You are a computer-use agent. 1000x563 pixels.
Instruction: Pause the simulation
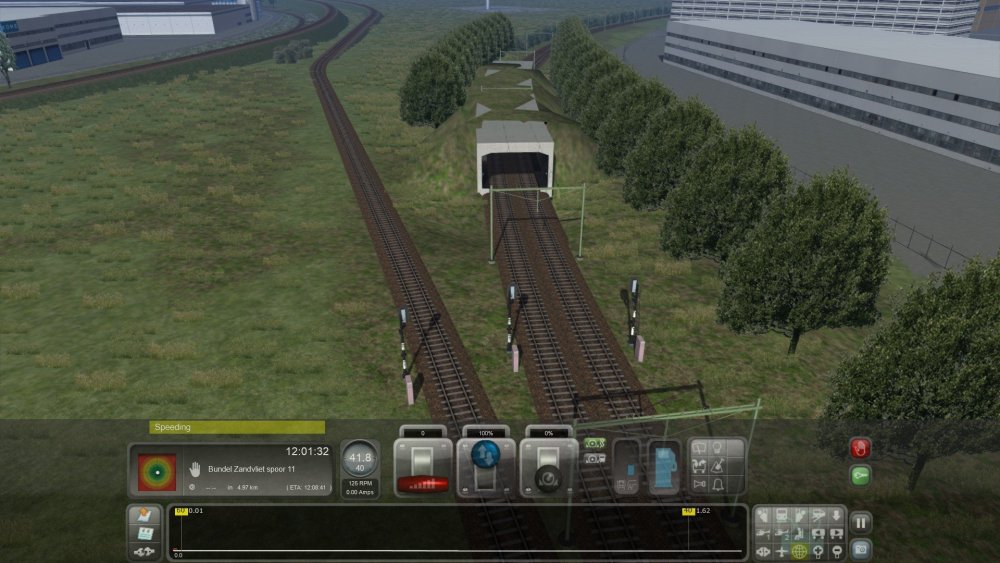click(860, 522)
